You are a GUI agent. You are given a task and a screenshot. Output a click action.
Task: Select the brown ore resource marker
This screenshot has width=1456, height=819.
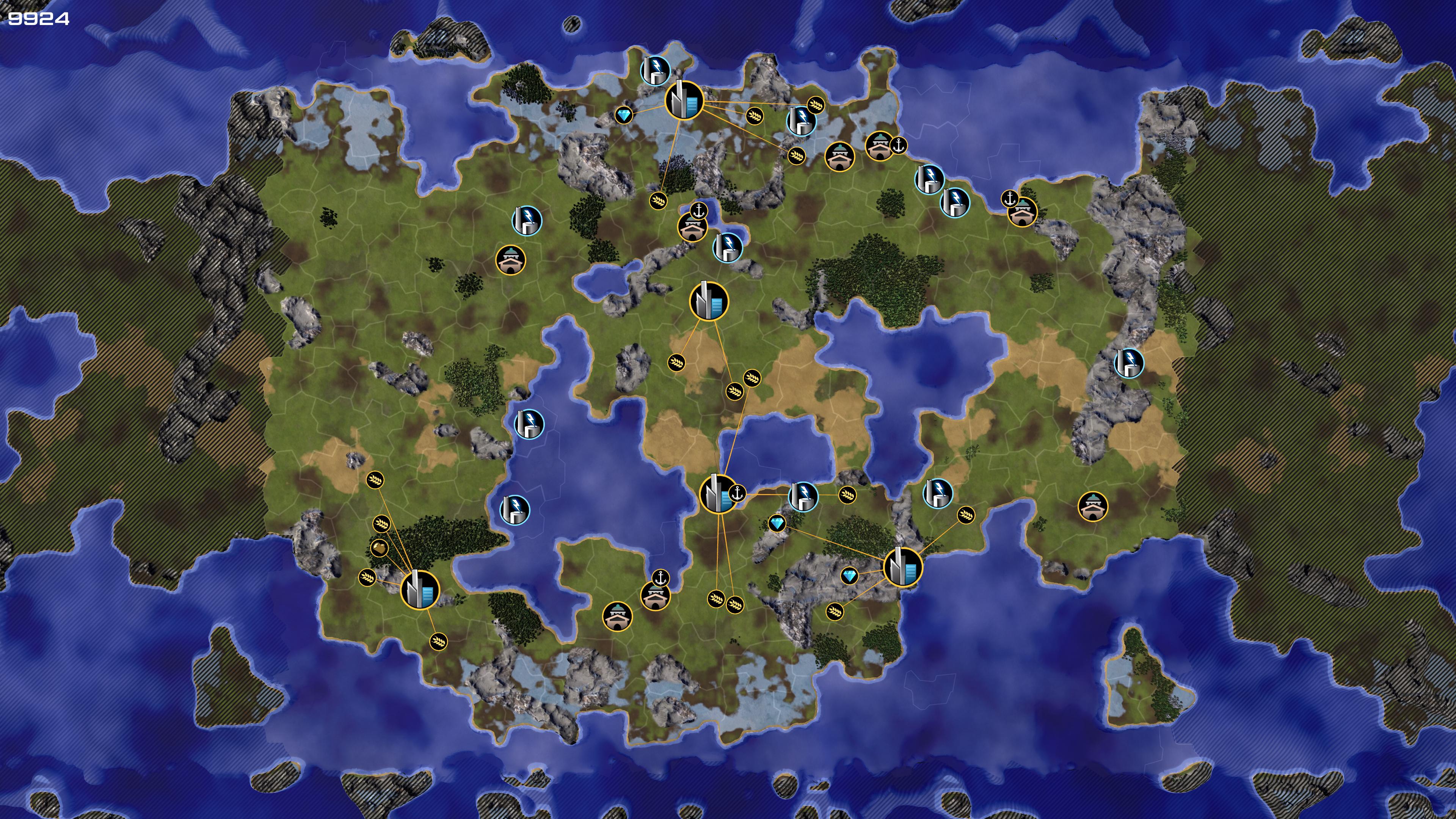tap(379, 548)
